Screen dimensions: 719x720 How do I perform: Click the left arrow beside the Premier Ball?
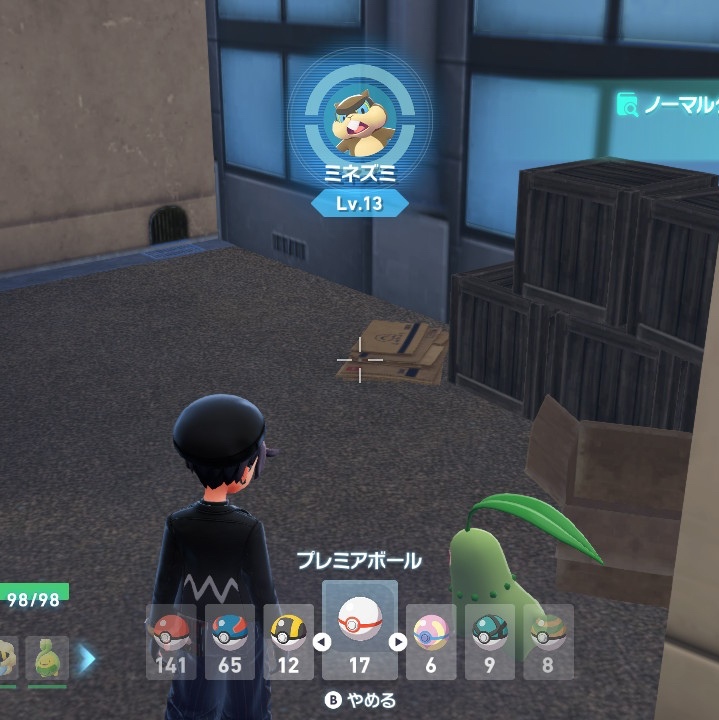322,642
